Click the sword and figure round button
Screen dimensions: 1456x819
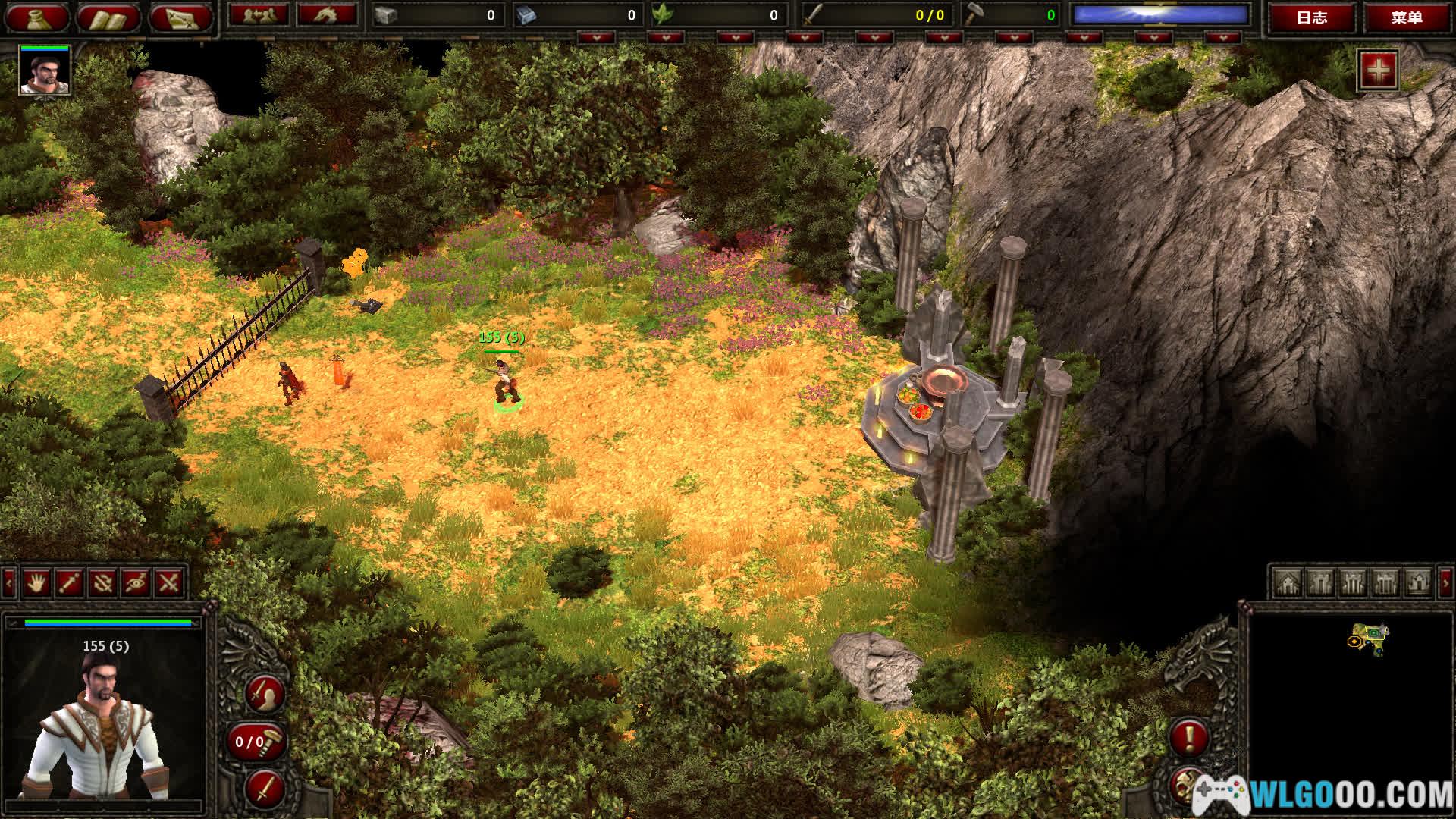pos(265,693)
